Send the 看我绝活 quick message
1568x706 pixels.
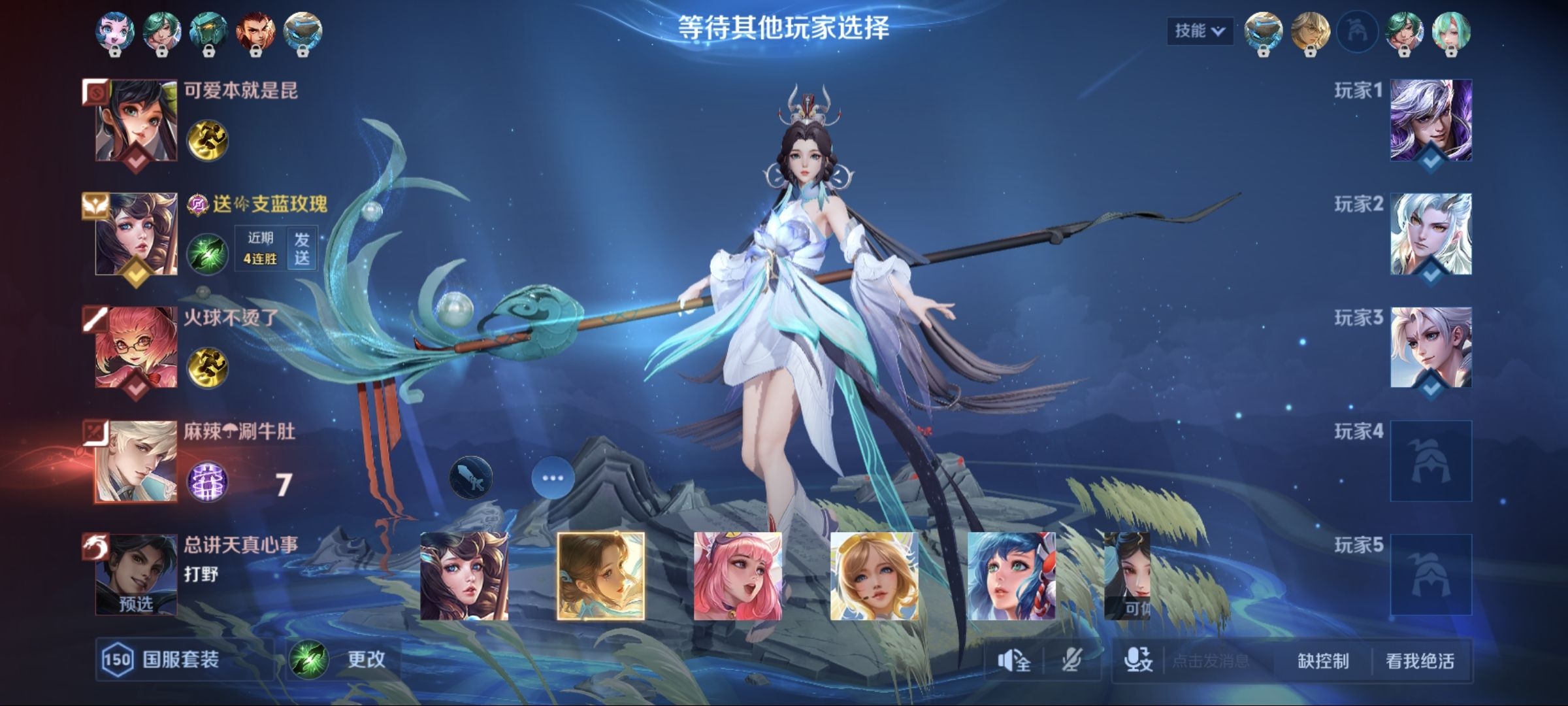pos(1420,661)
